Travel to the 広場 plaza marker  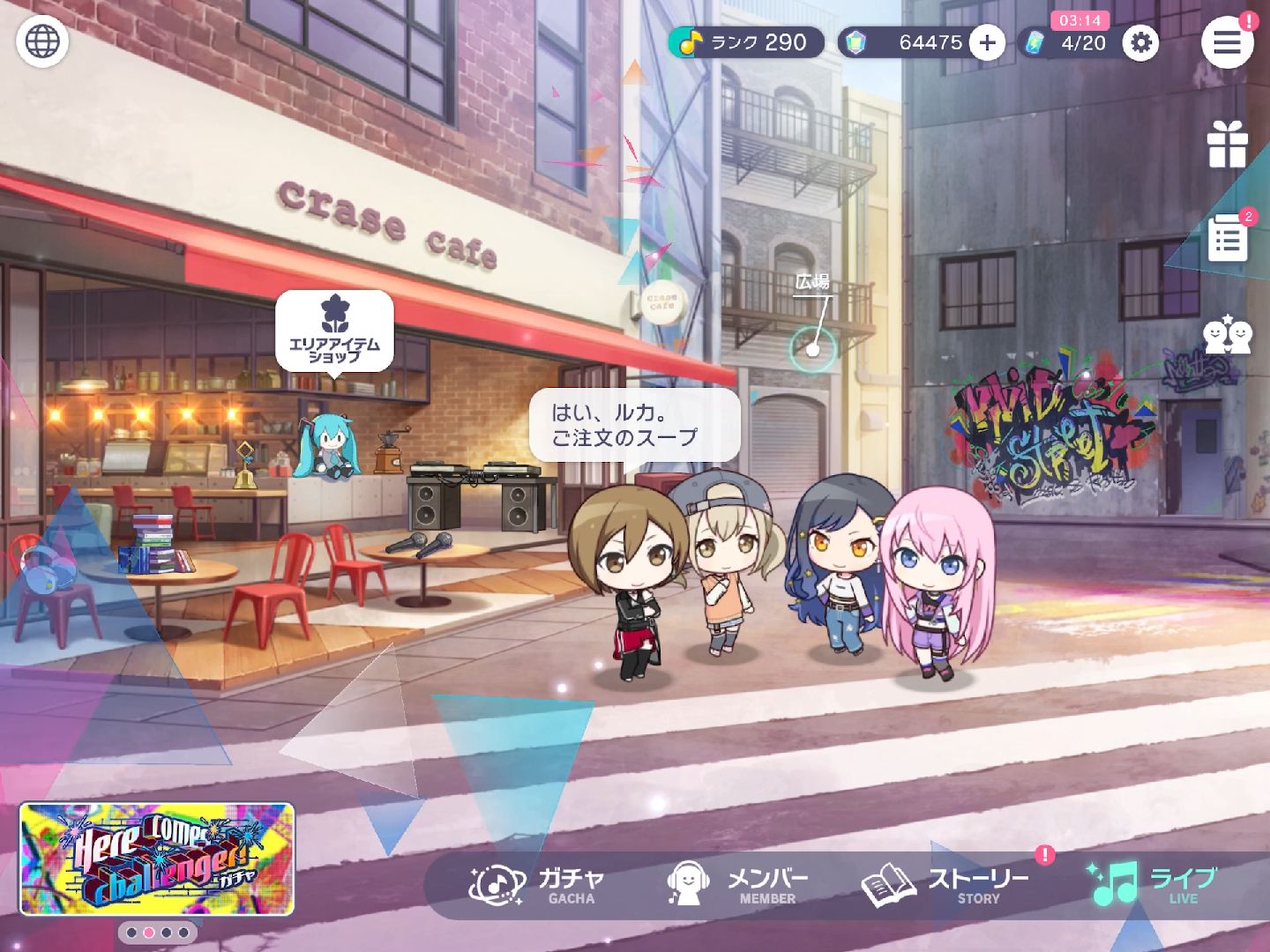point(812,347)
